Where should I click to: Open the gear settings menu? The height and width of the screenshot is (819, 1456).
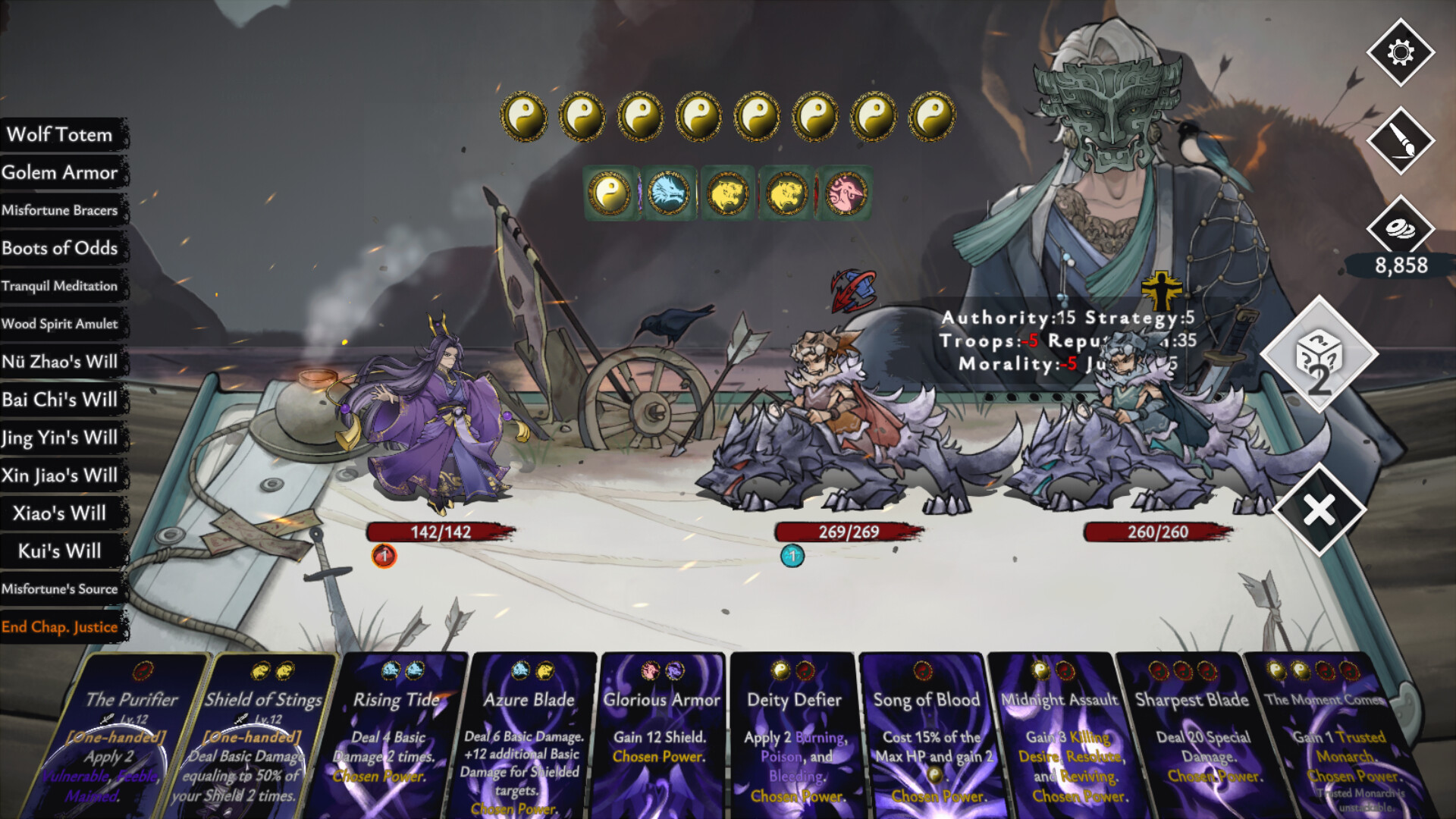1400,52
